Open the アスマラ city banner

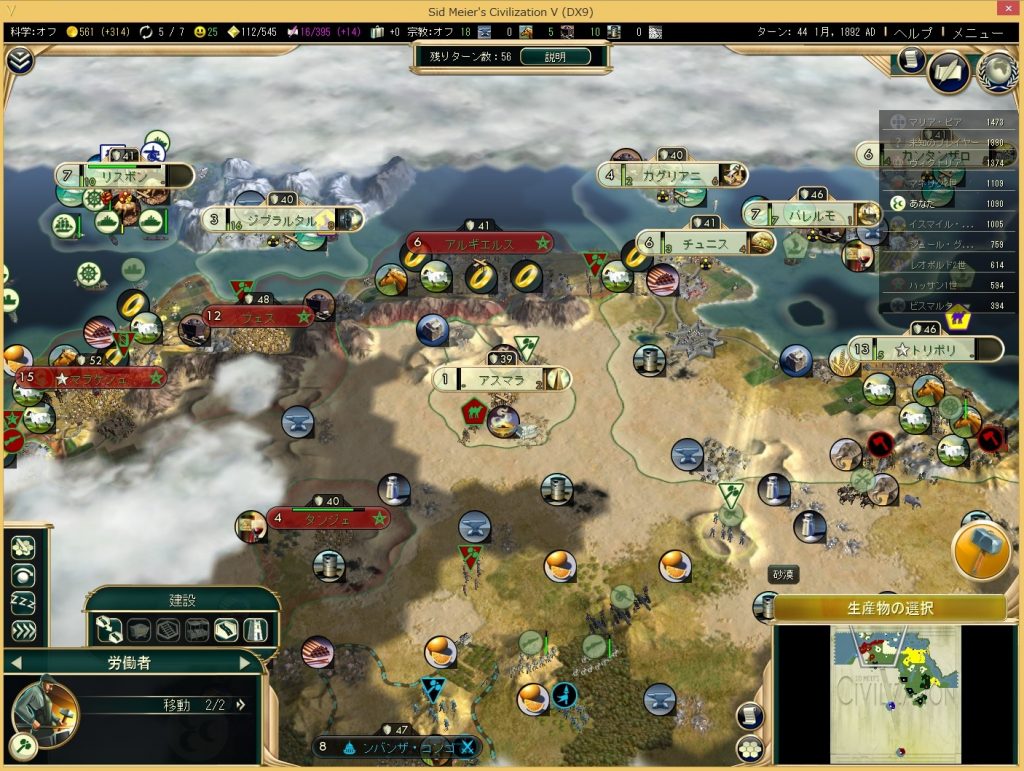(502, 379)
